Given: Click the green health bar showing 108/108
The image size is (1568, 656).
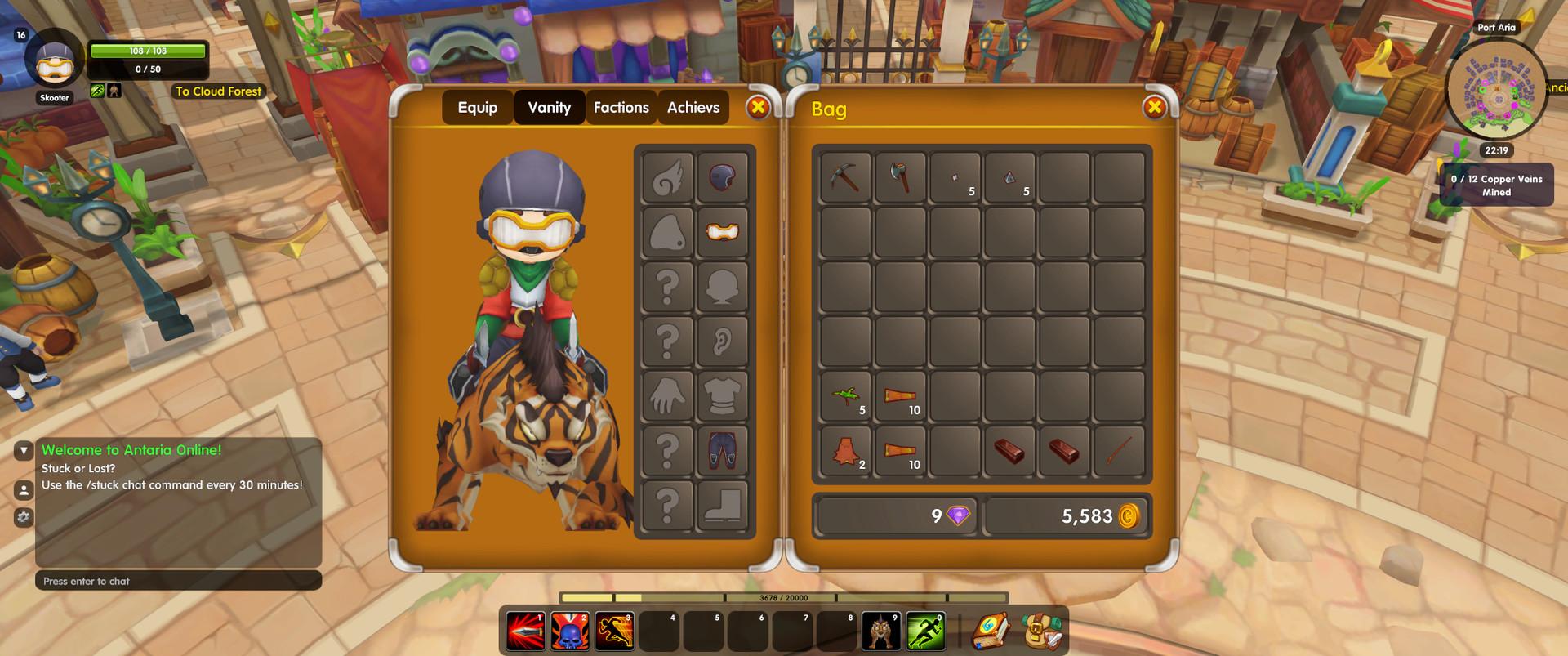Looking at the screenshot, I should click(147, 50).
